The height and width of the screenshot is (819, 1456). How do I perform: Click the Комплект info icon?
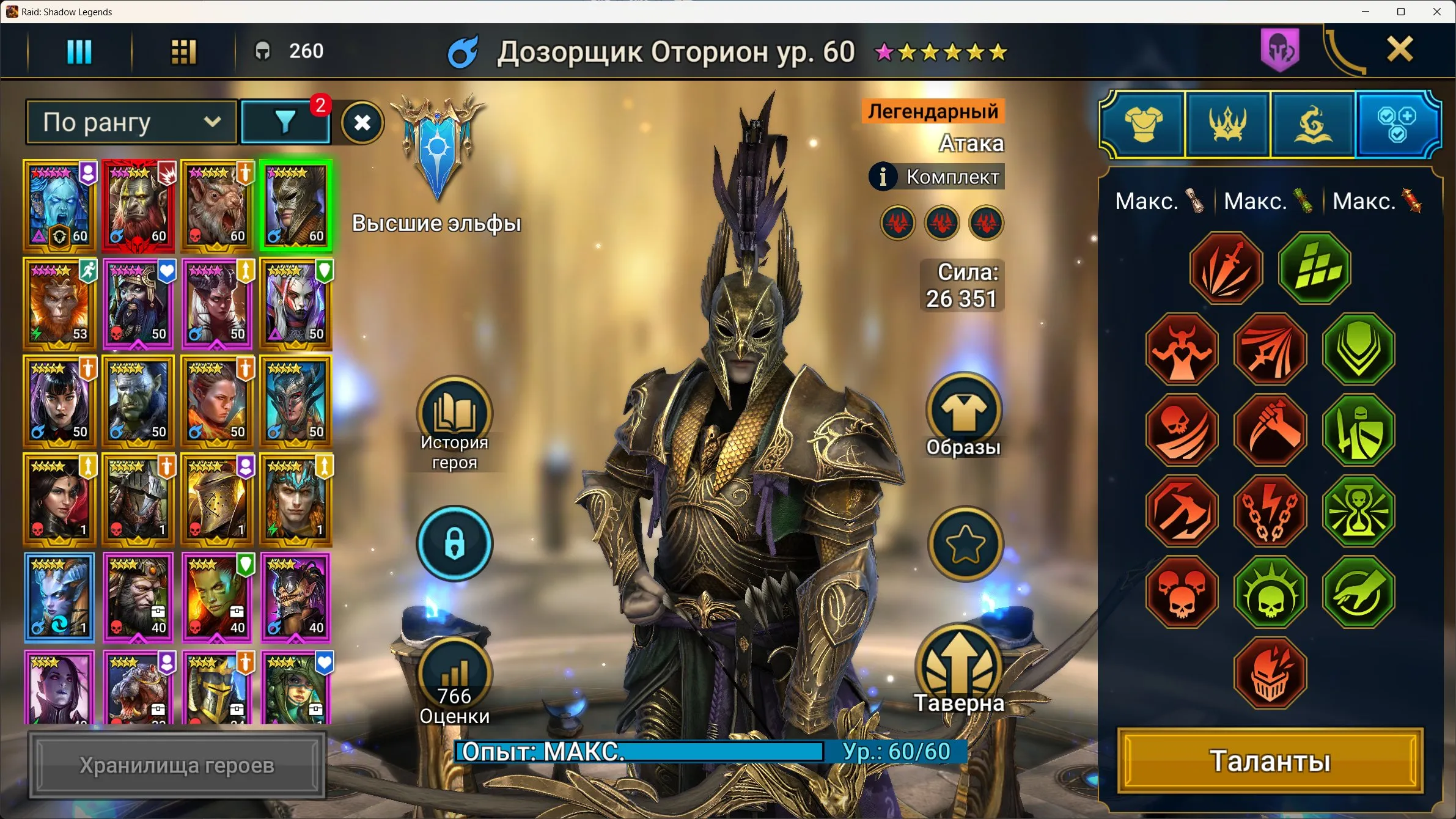(x=884, y=177)
